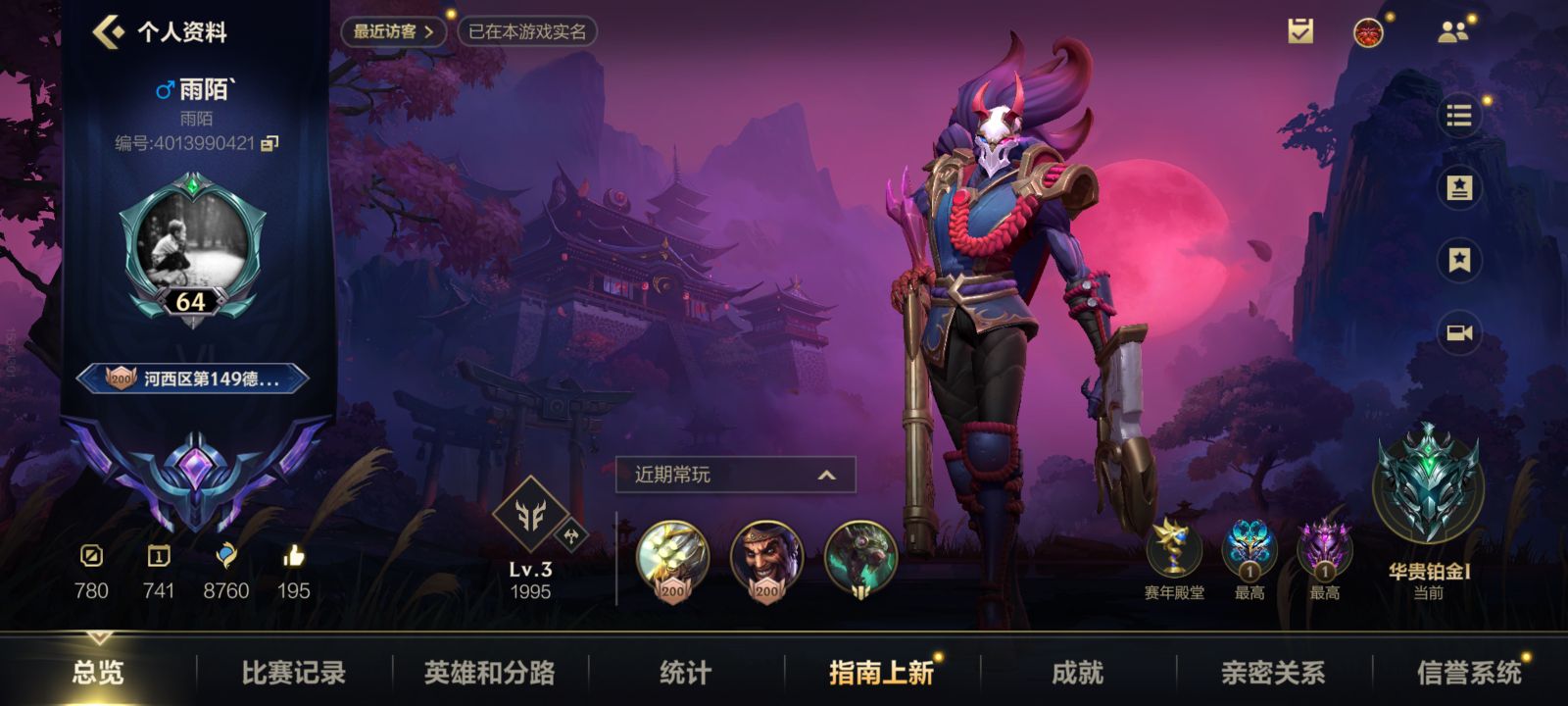
Task: Click the banner games icon showing 780
Action: (x=90, y=559)
